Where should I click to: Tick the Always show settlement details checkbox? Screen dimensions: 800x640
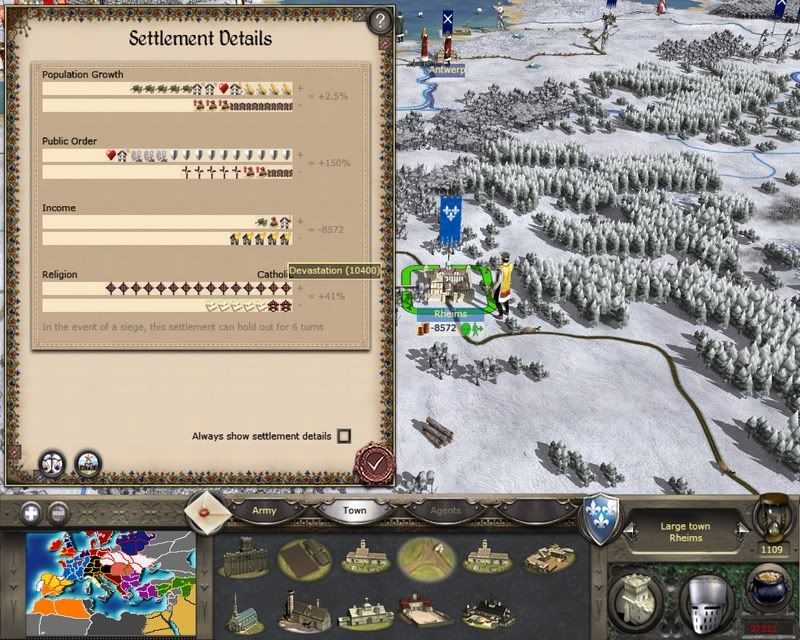(x=344, y=436)
